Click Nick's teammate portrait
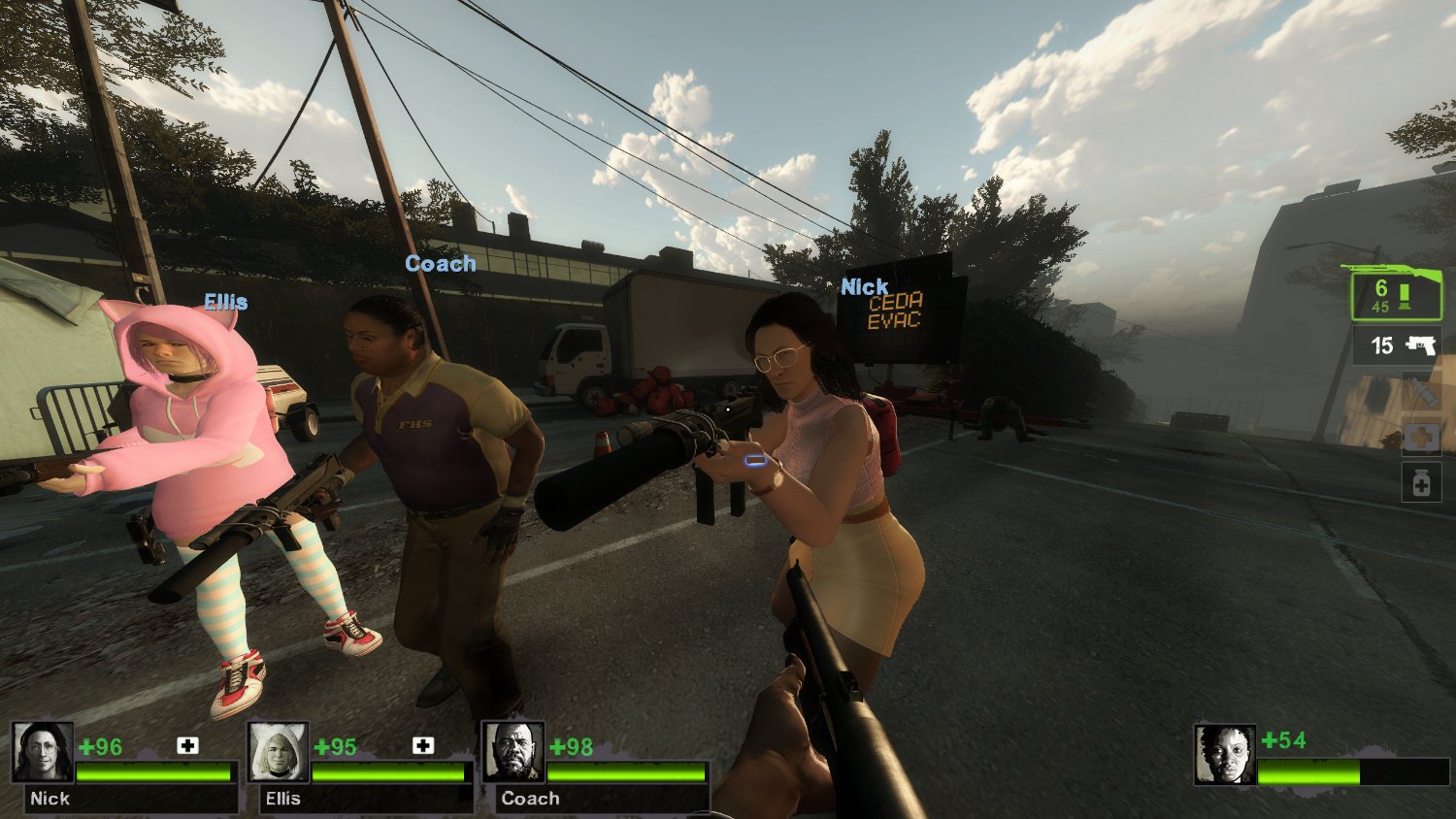The image size is (1456, 819). click(x=43, y=752)
